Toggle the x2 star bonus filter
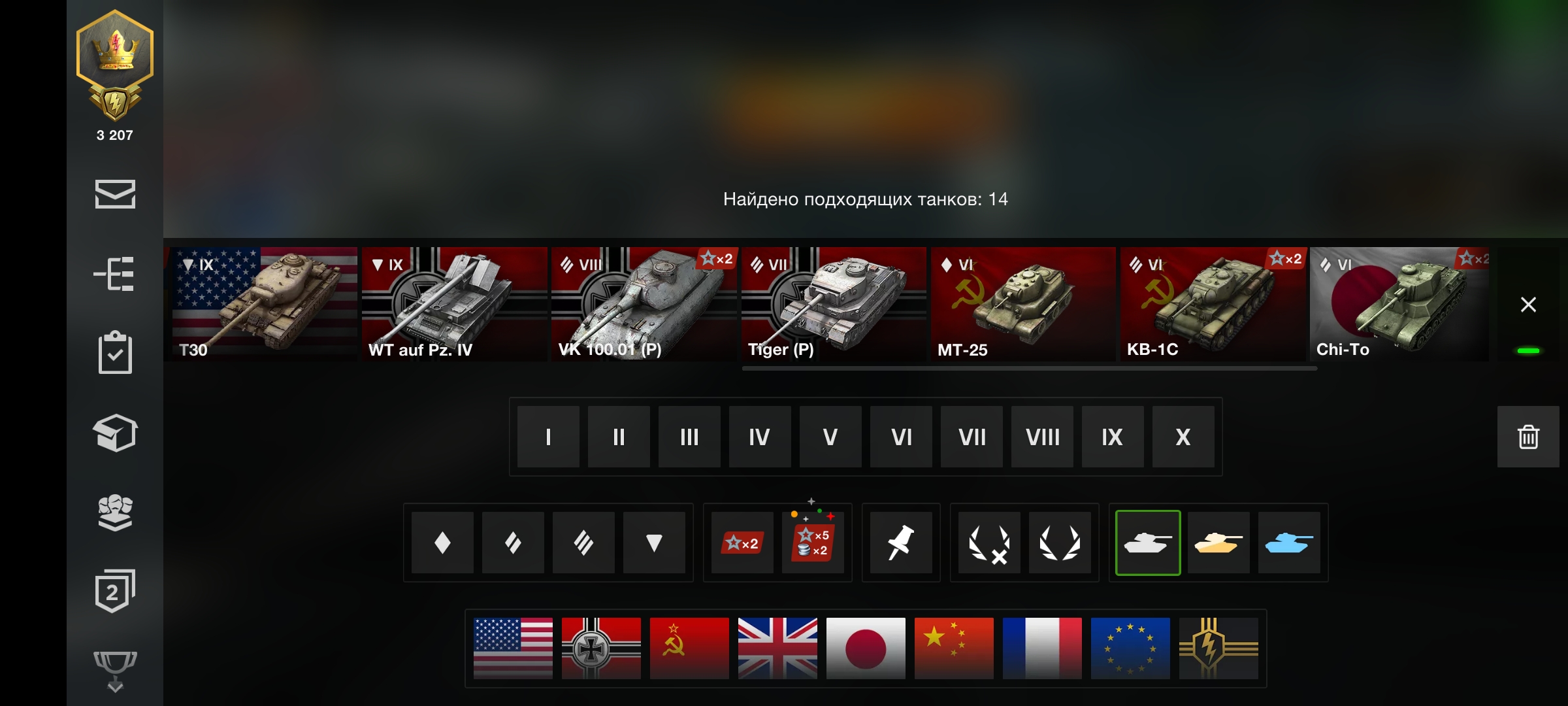The width and height of the screenshot is (1568, 706). [742, 543]
